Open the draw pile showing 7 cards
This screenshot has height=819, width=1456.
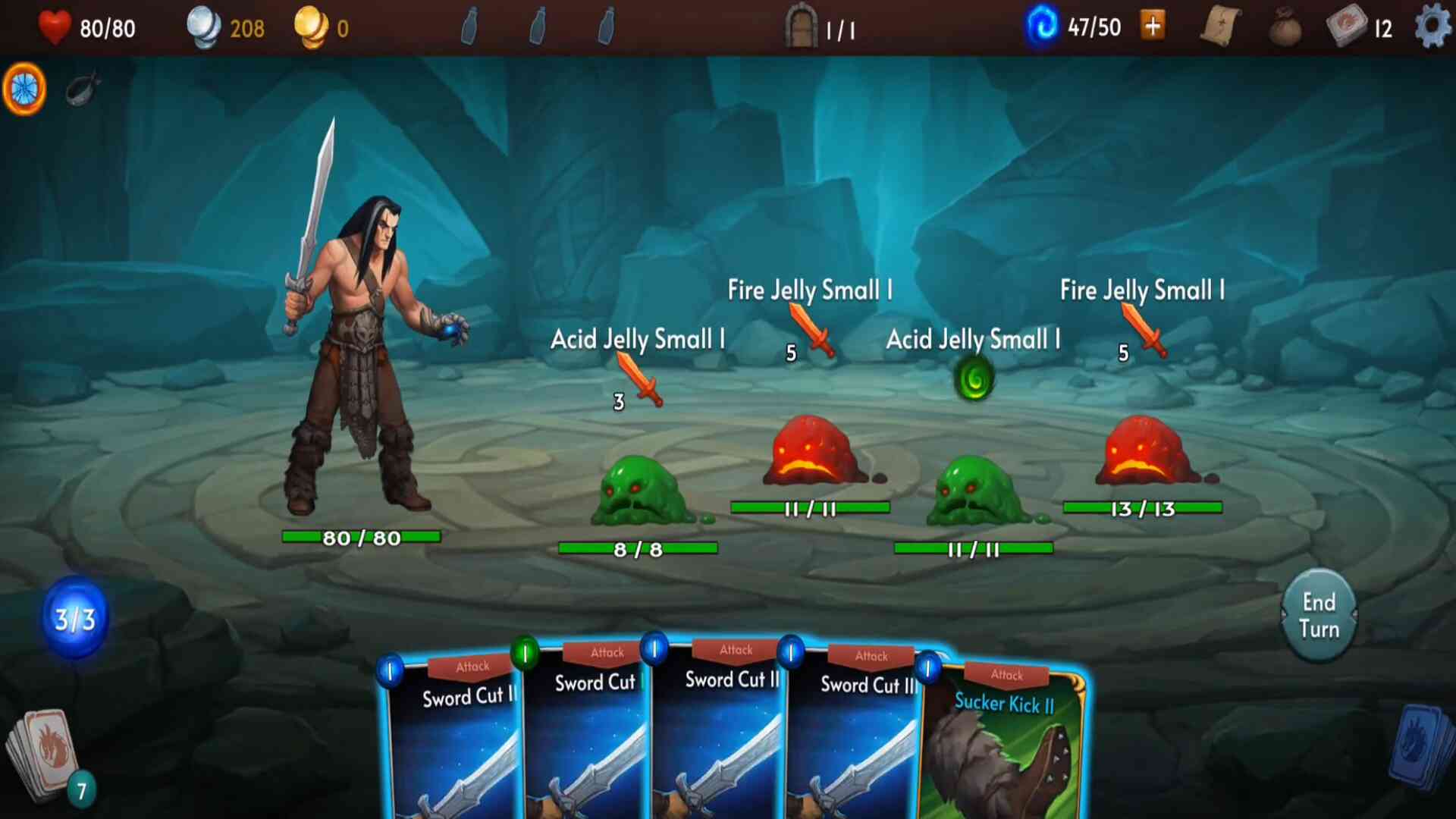pyautogui.click(x=45, y=755)
